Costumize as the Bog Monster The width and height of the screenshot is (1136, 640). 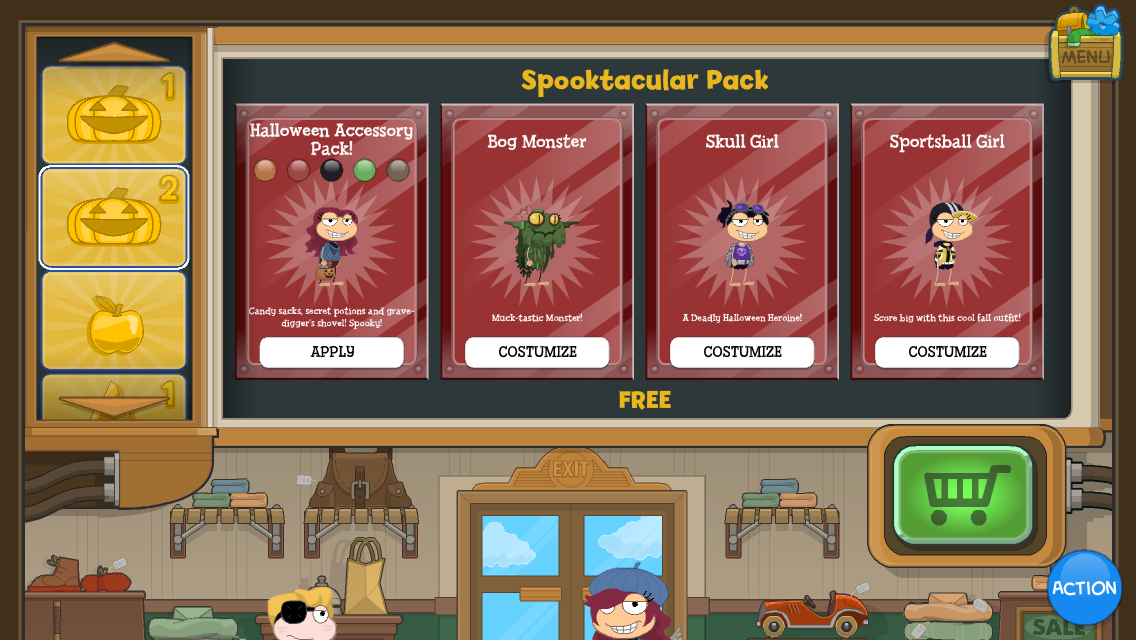pos(537,352)
